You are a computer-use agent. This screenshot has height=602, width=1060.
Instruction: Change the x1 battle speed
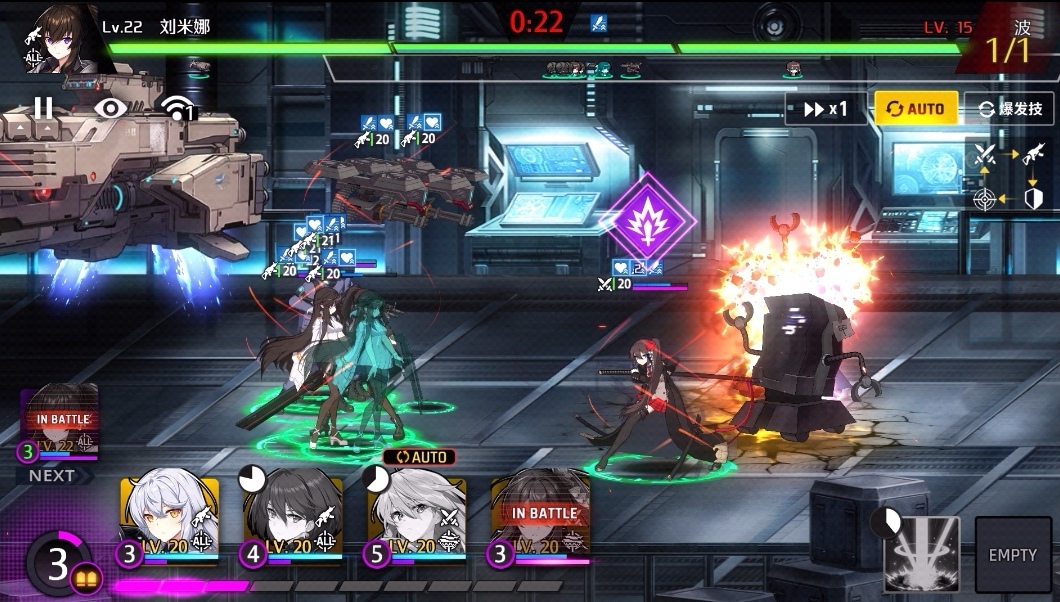pyautogui.click(x=825, y=109)
